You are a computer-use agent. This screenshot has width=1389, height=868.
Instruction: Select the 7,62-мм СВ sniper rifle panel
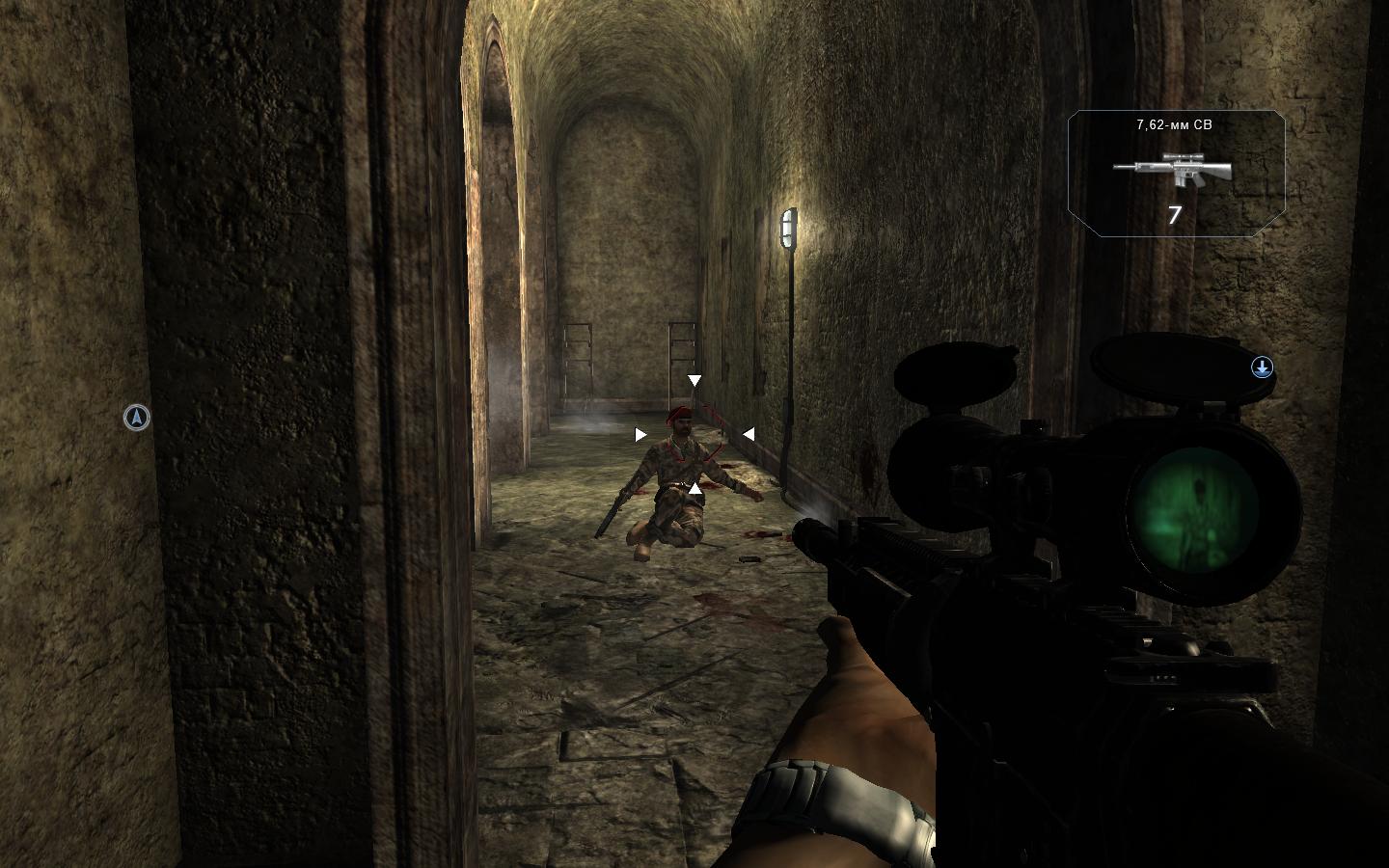(1176, 174)
